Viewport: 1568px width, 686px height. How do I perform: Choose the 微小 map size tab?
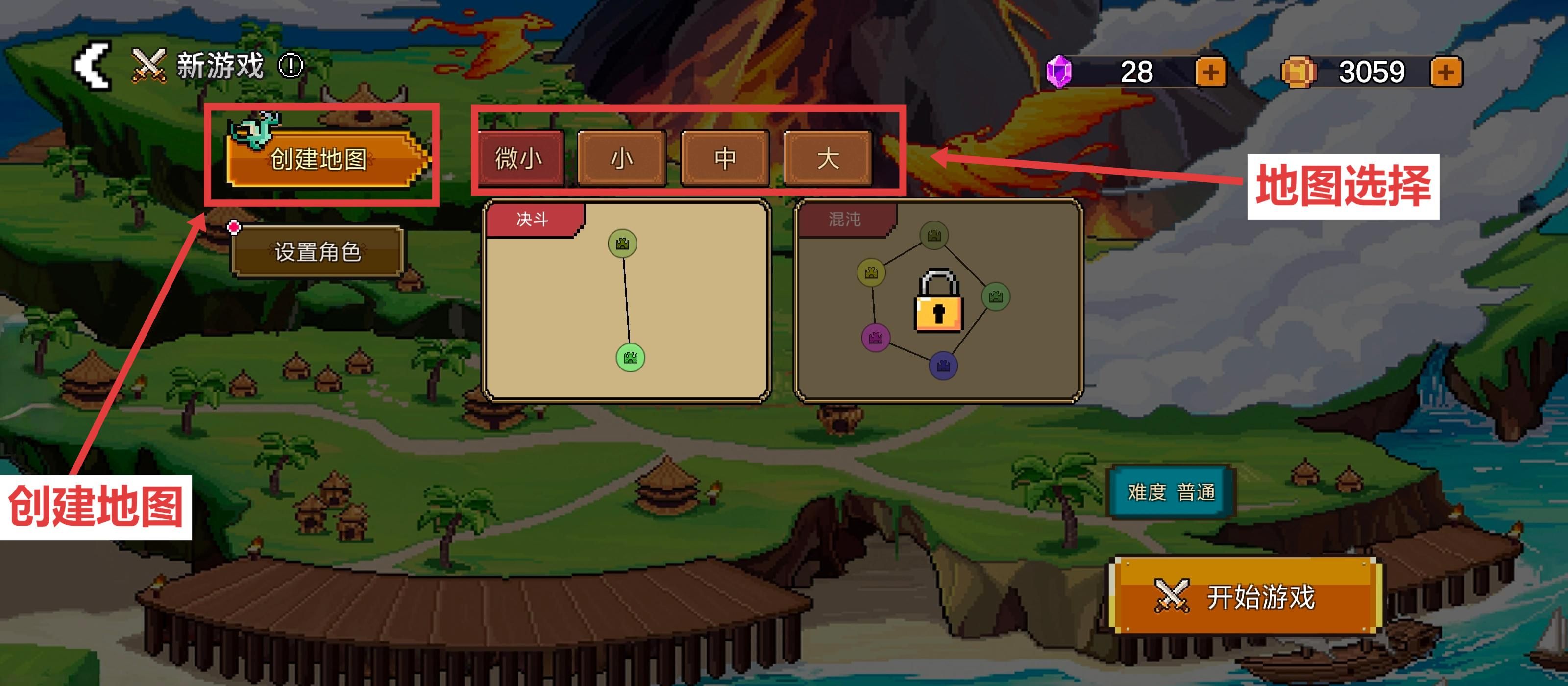519,158
